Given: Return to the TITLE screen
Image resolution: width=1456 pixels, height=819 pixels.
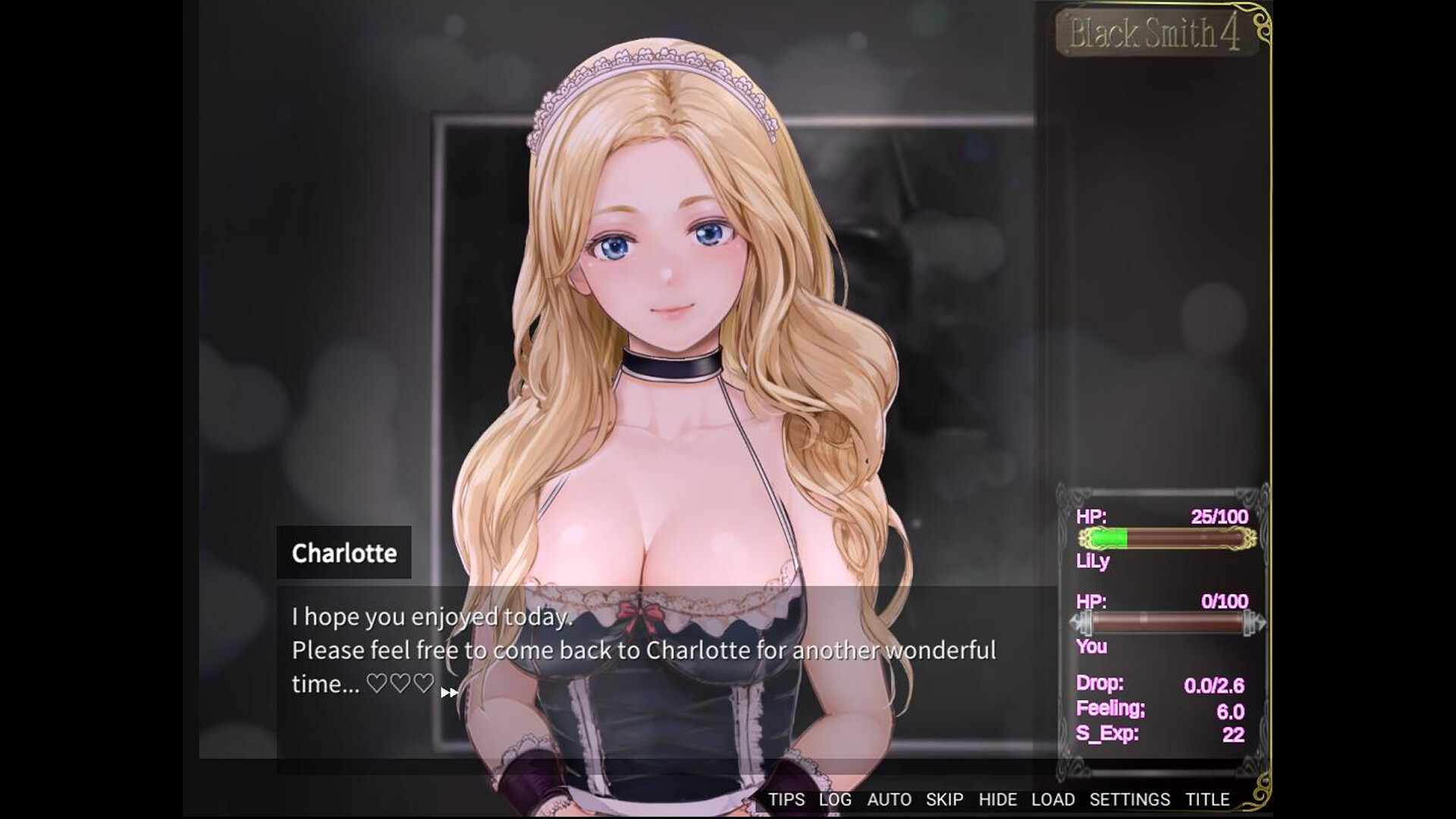Looking at the screenshot, I should (1210, 799).
